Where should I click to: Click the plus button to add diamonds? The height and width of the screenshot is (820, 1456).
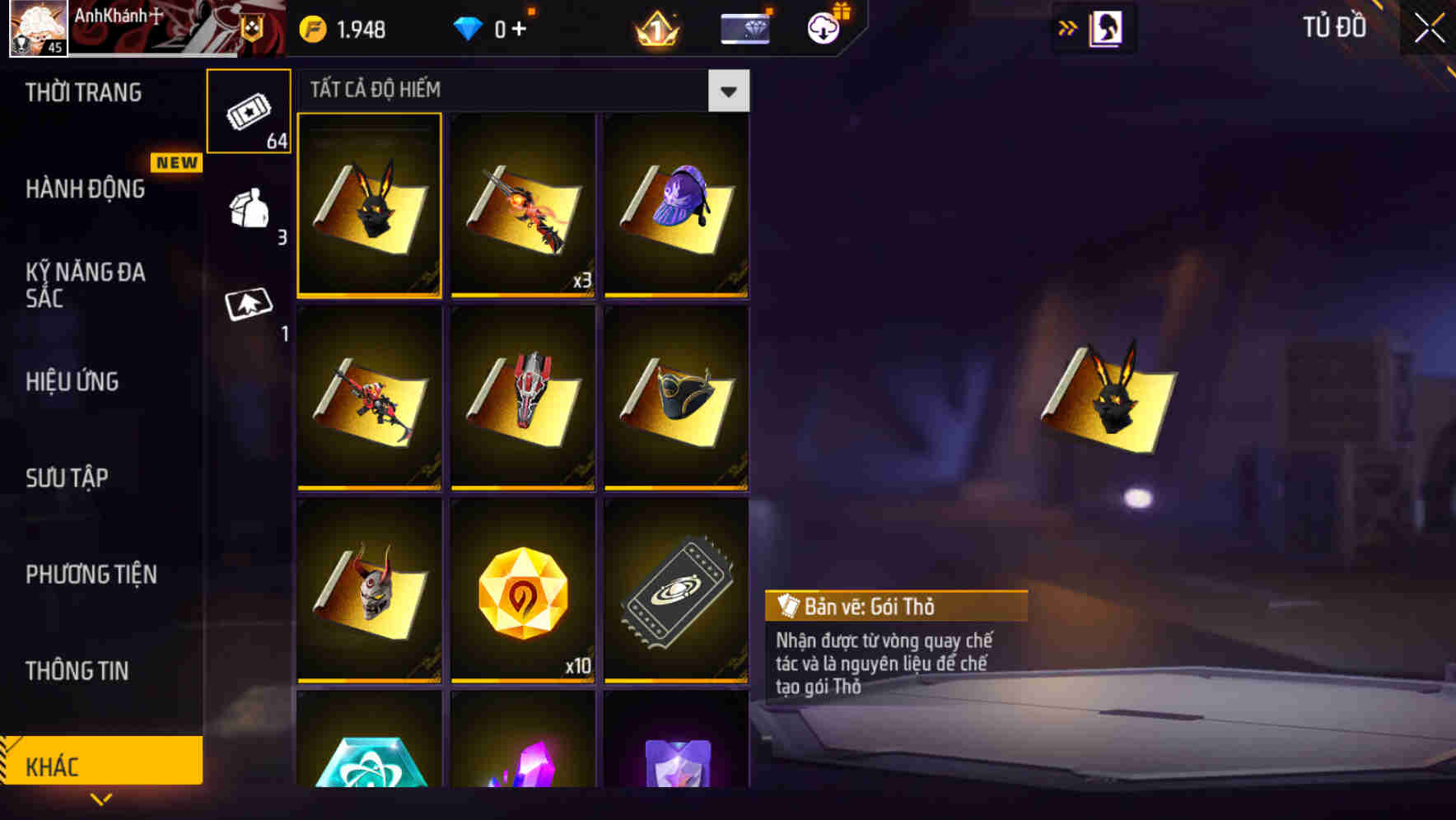tap(523, 27)
